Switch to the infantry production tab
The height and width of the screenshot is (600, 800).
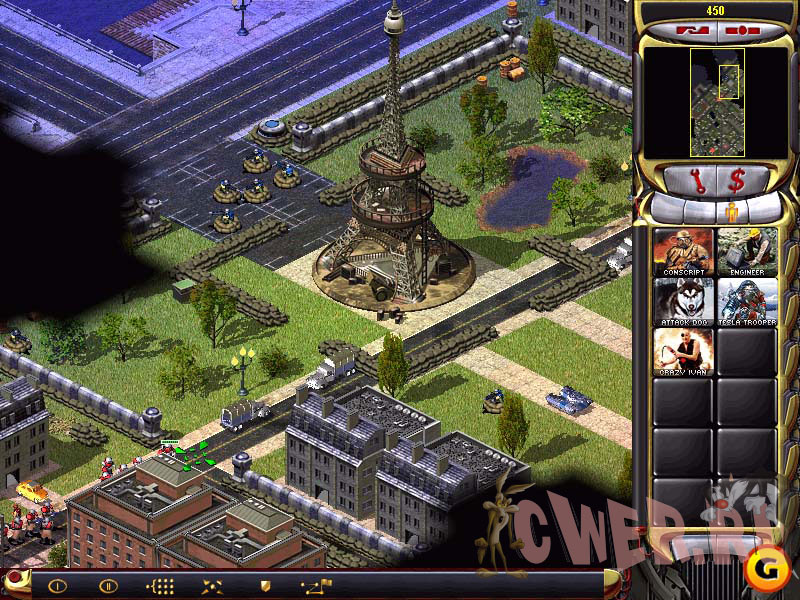pos(730,212)
